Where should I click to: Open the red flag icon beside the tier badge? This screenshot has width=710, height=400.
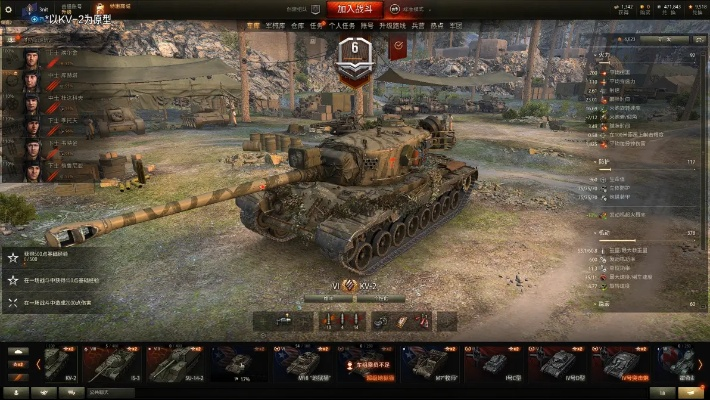397,46
